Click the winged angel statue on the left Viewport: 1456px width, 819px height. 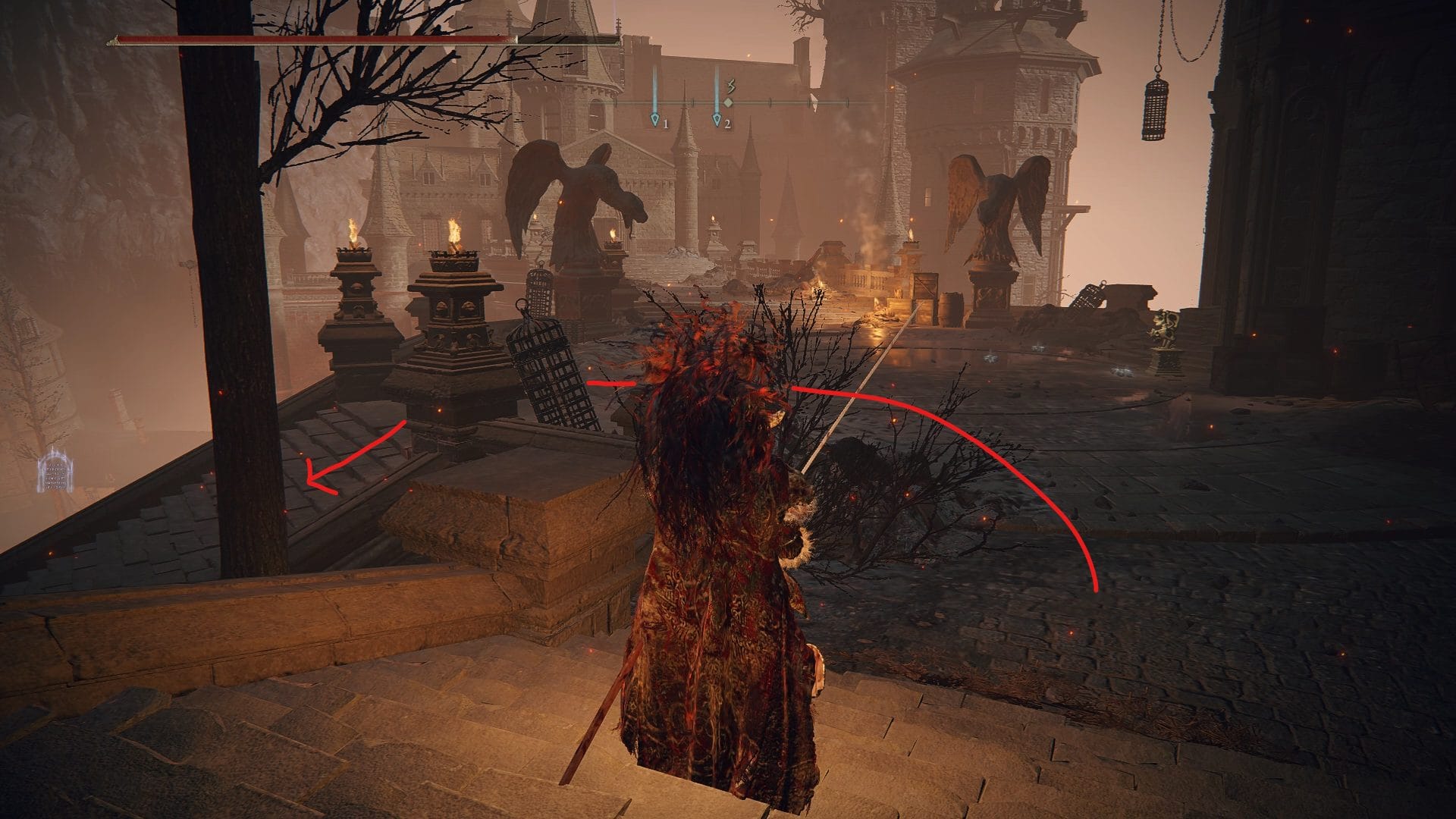(x=576, y=197)
